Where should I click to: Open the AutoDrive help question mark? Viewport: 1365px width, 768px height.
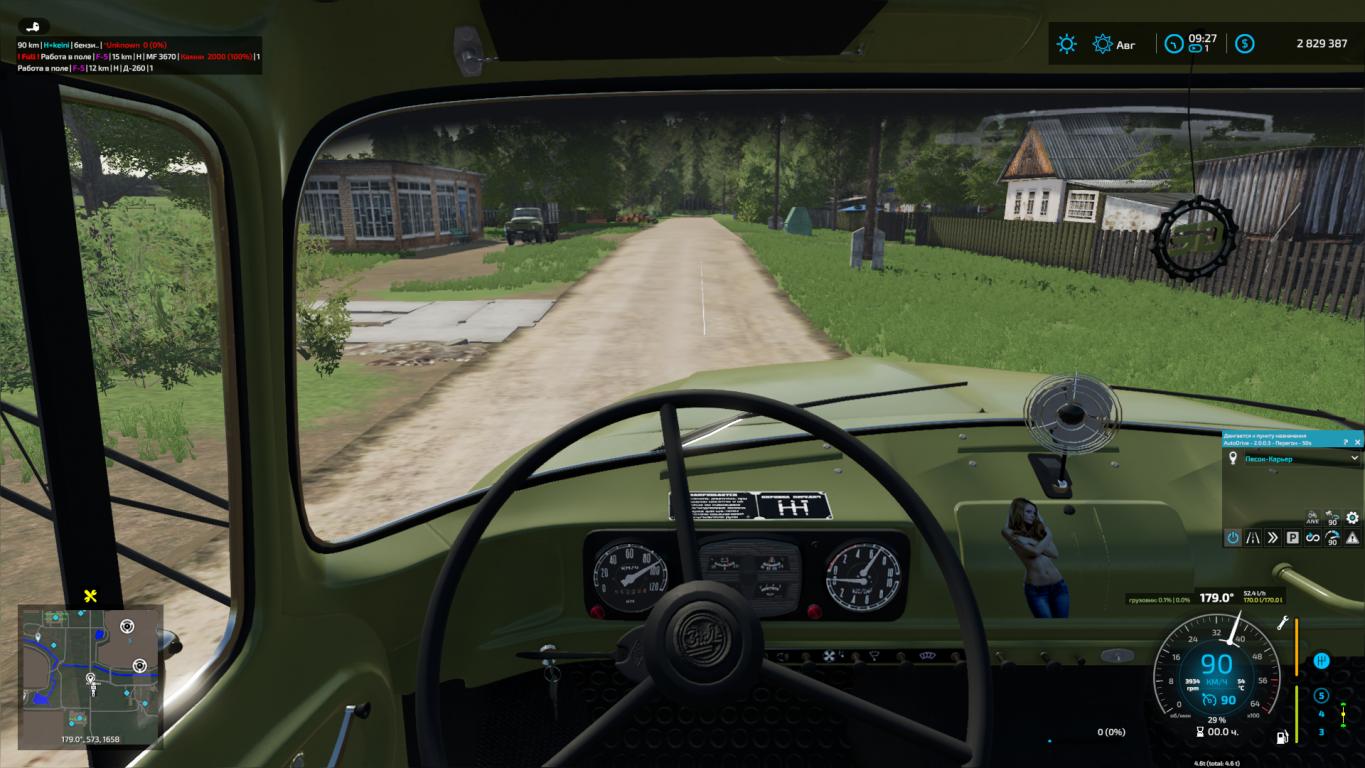coord(1346,441)
